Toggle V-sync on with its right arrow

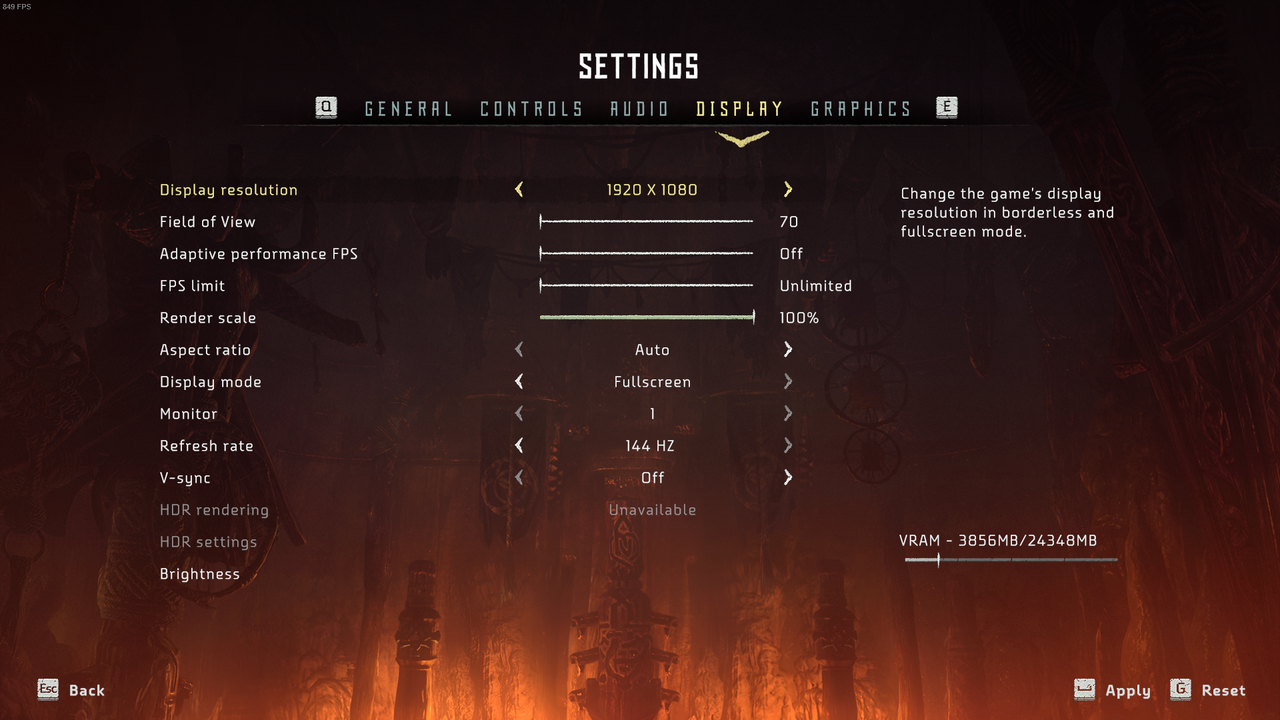[x=787, y=477]
